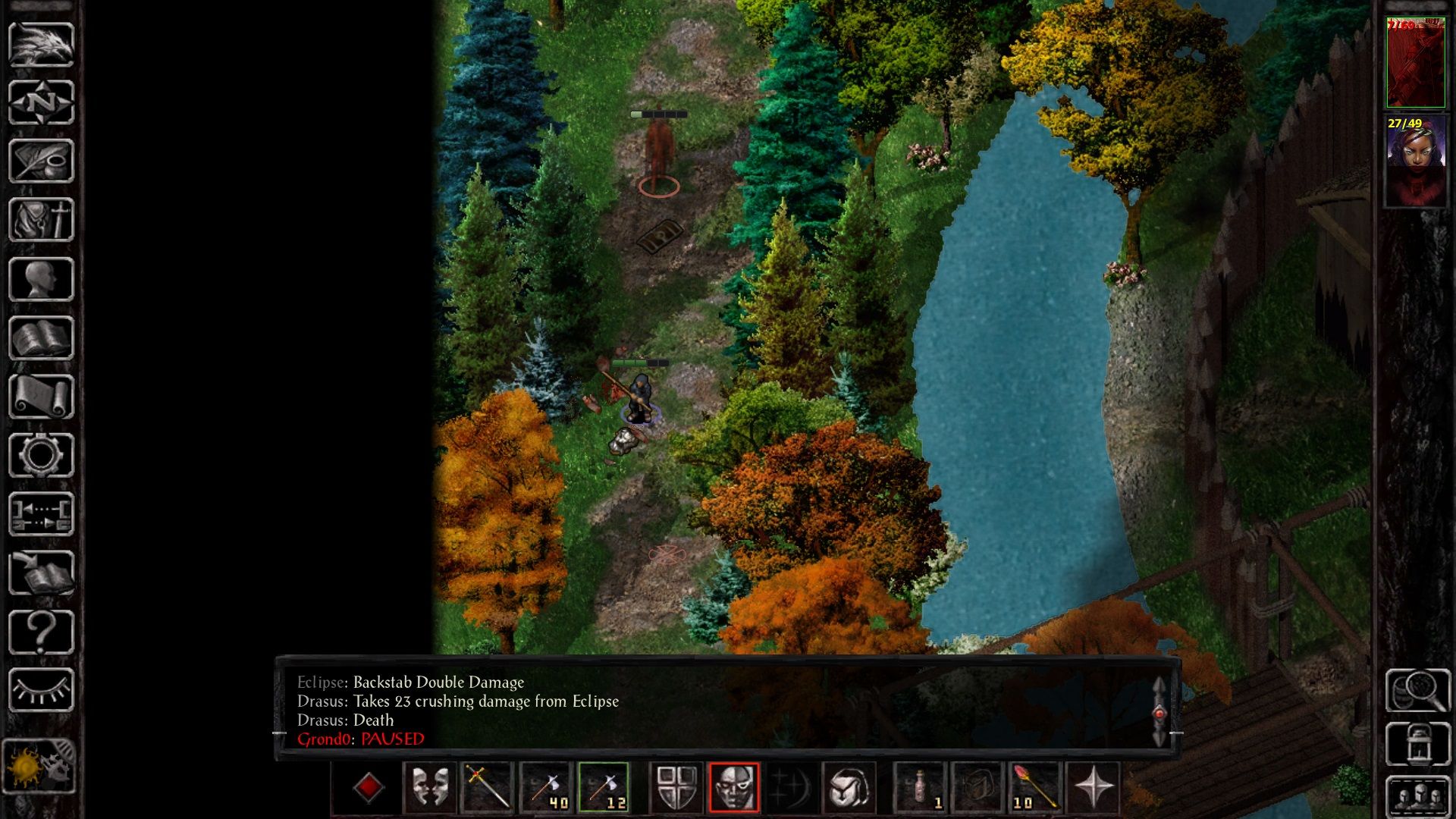Click the quick save book icon
This screenshot has height=819, width=1456.
(x=41, y=573)
